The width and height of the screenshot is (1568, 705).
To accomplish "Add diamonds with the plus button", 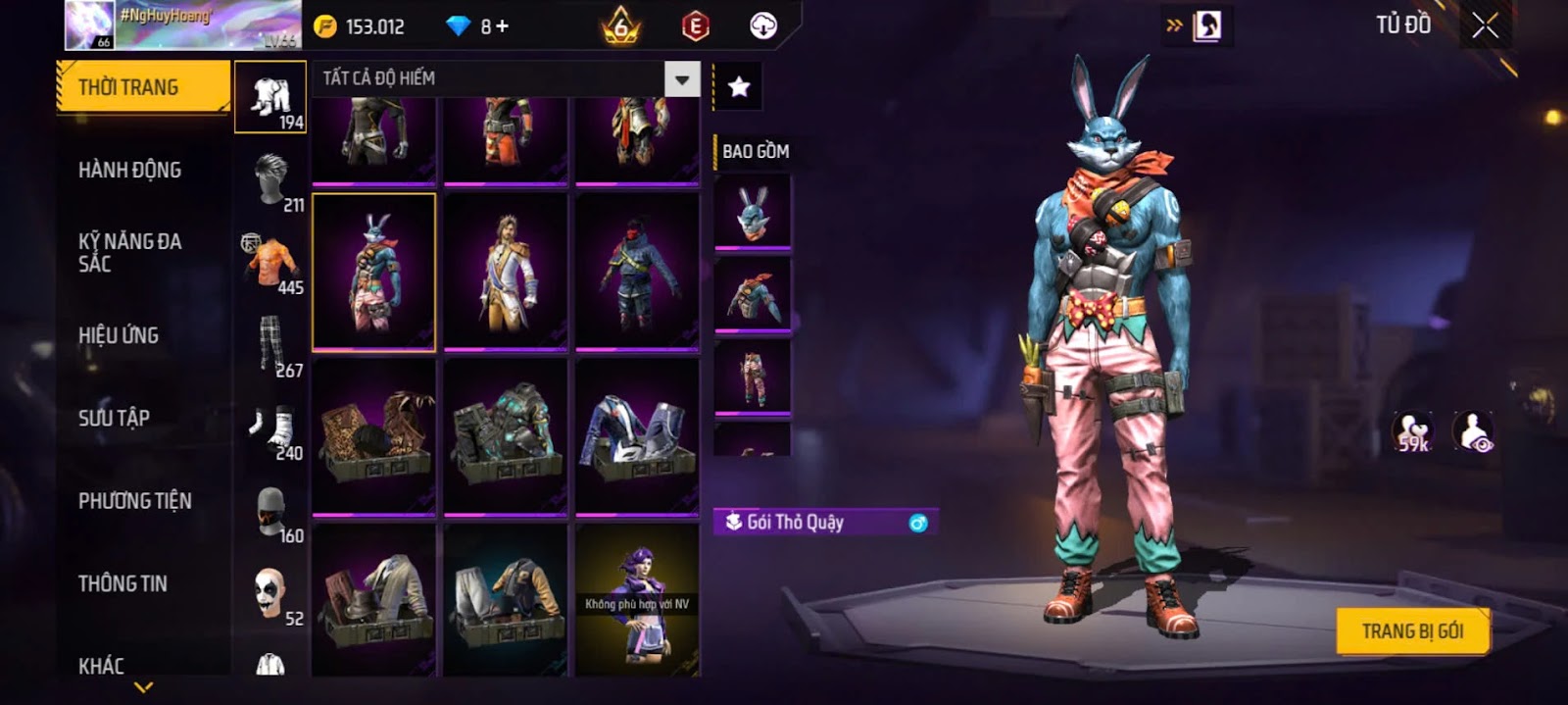I will [502, 26].
